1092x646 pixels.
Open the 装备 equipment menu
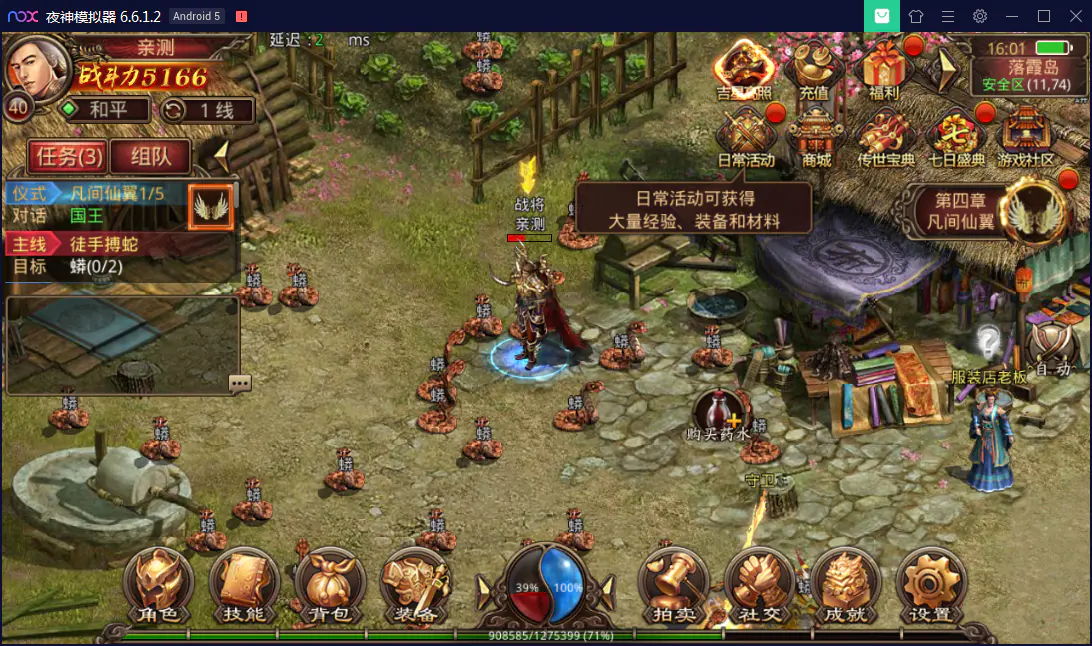pos(415,586)
